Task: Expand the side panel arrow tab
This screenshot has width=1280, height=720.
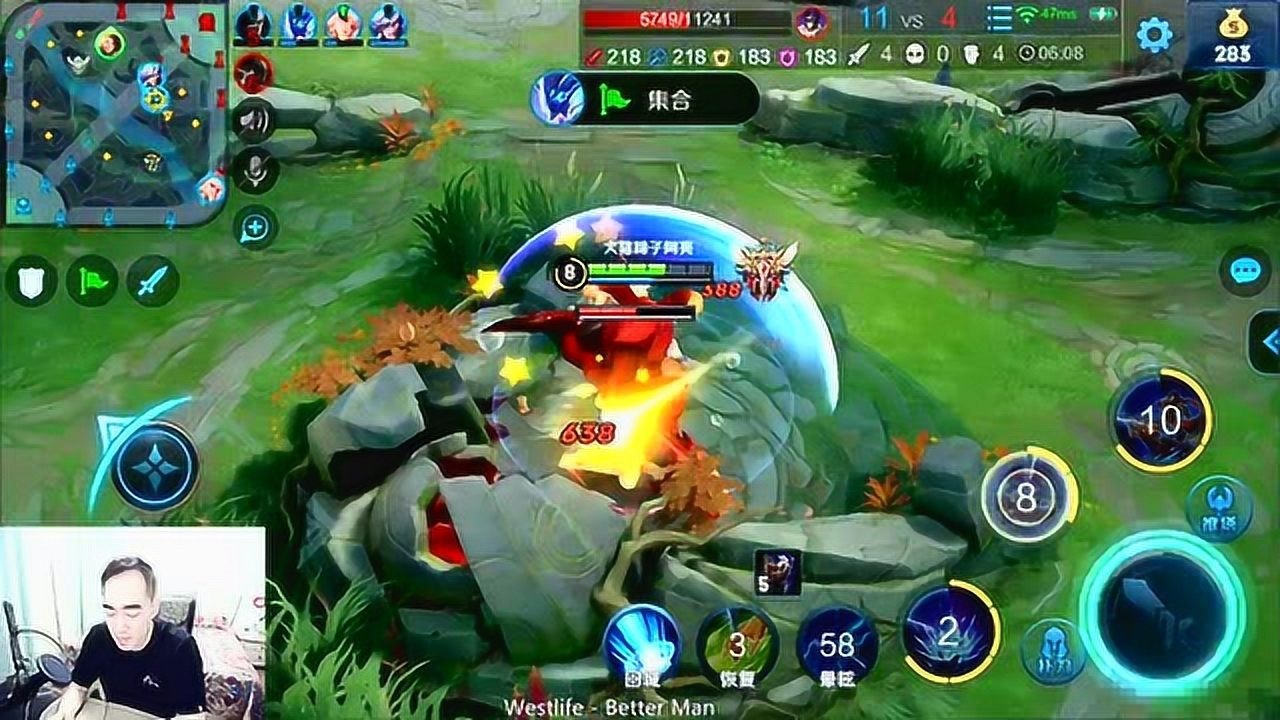Action: [x=1267, y=342]
